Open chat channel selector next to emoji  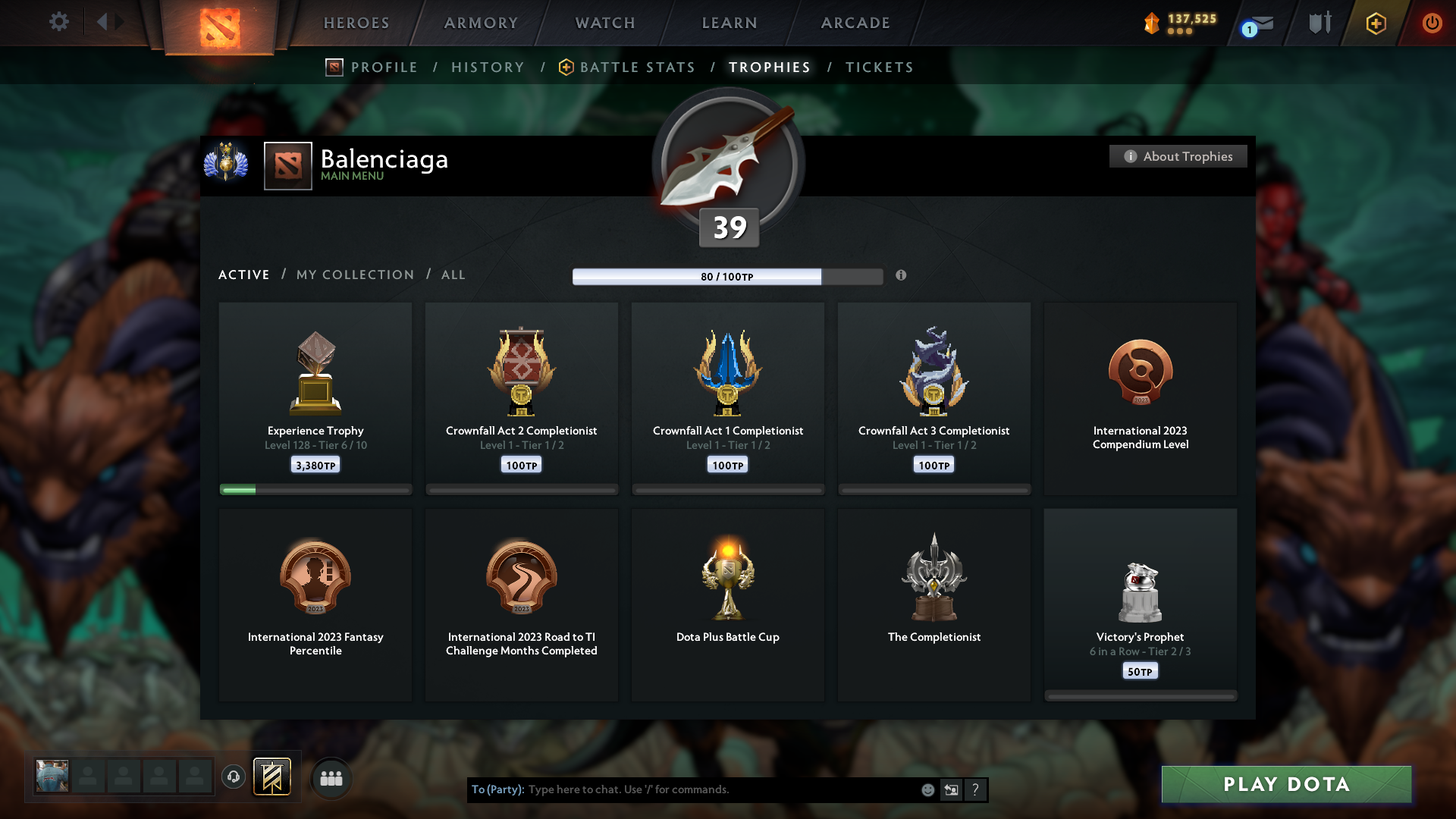tap(951, 789)
